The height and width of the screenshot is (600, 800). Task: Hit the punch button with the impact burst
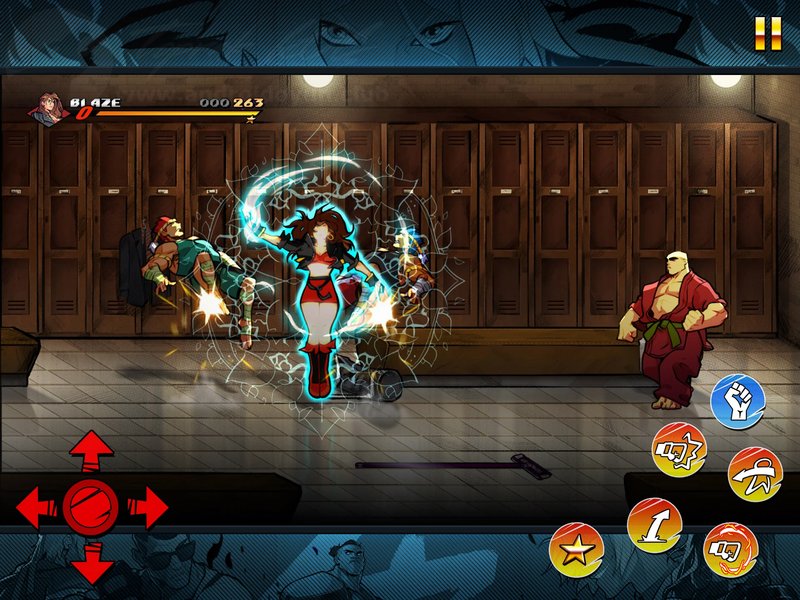tap(680, 450)
